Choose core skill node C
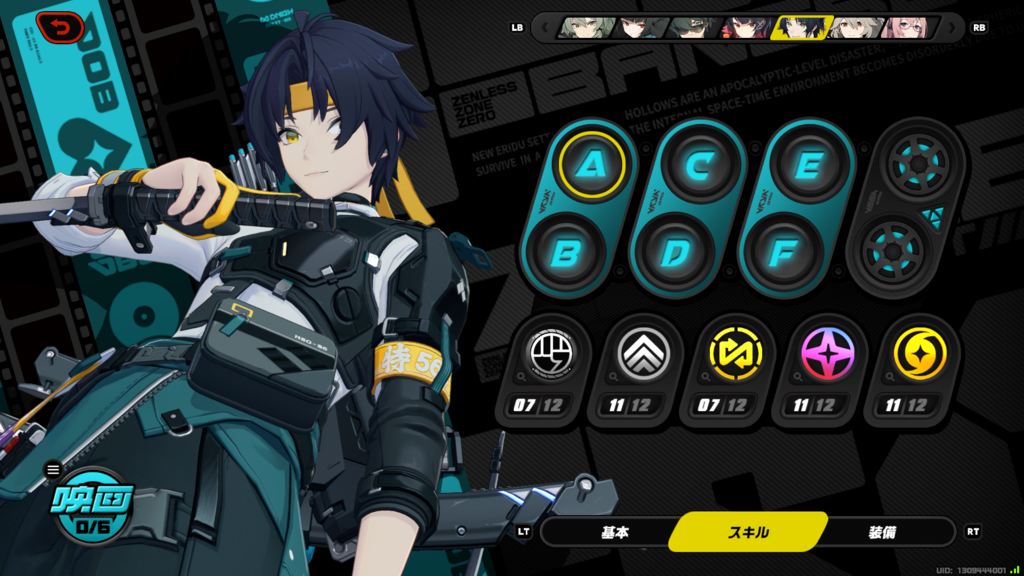Image resolution: width=1024 pixels, height=576 pixels. pos(698,165)
